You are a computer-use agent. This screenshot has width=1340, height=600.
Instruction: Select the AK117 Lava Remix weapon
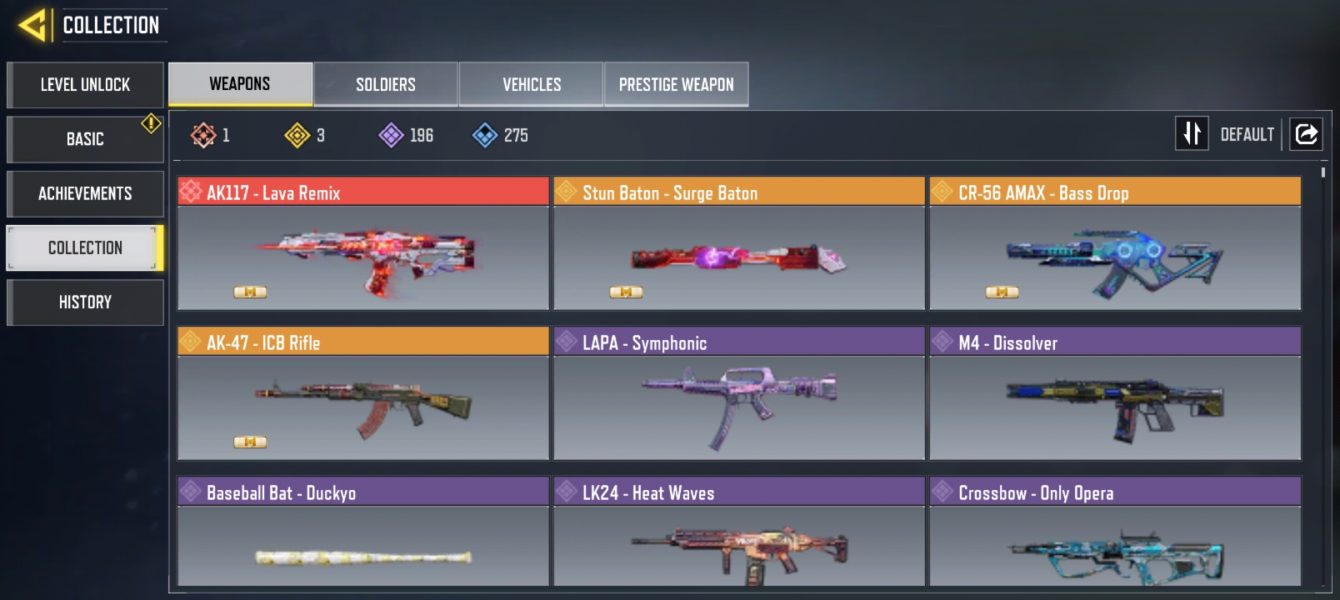(363, 256)
